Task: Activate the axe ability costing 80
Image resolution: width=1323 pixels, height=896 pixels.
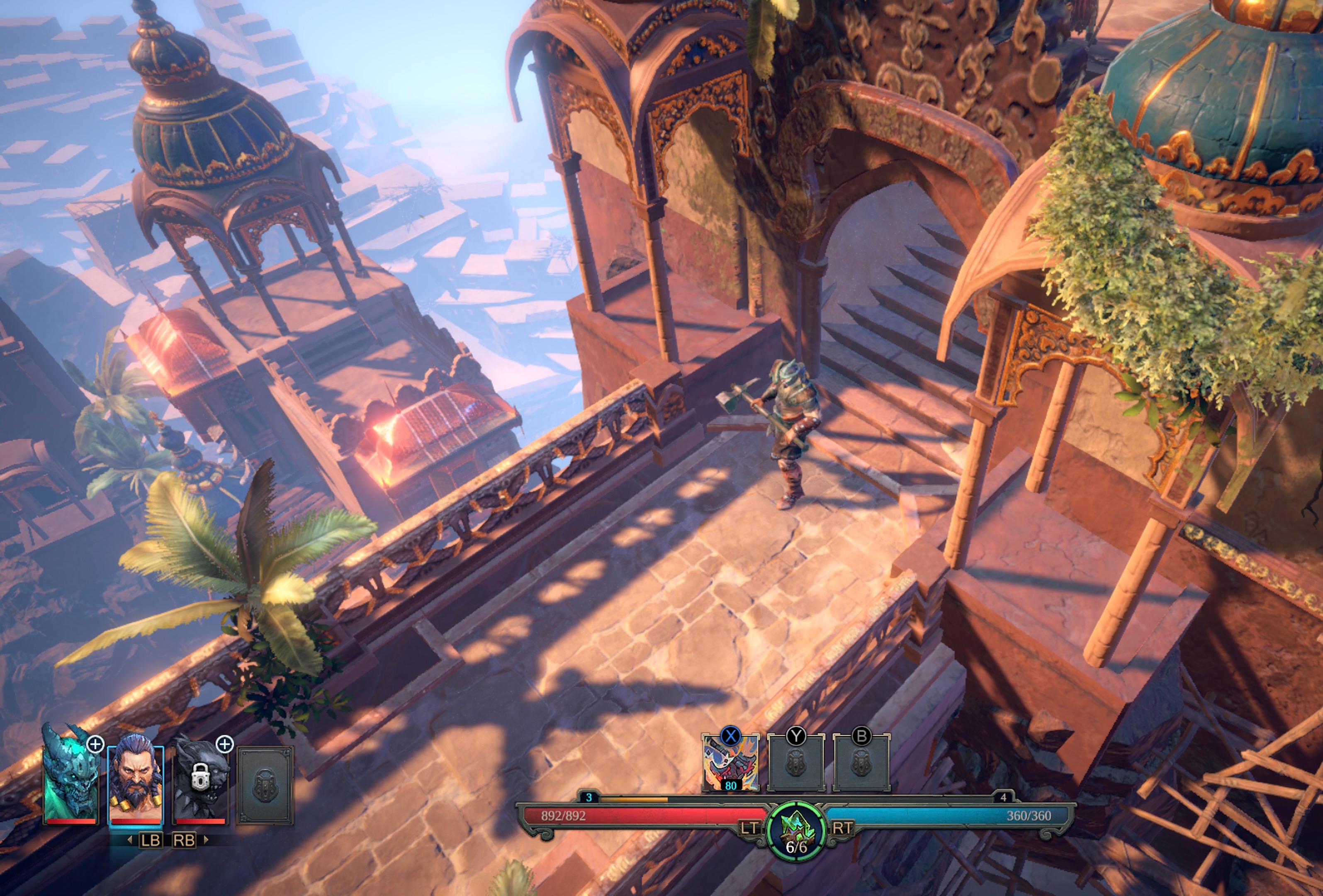Action: 730,763
